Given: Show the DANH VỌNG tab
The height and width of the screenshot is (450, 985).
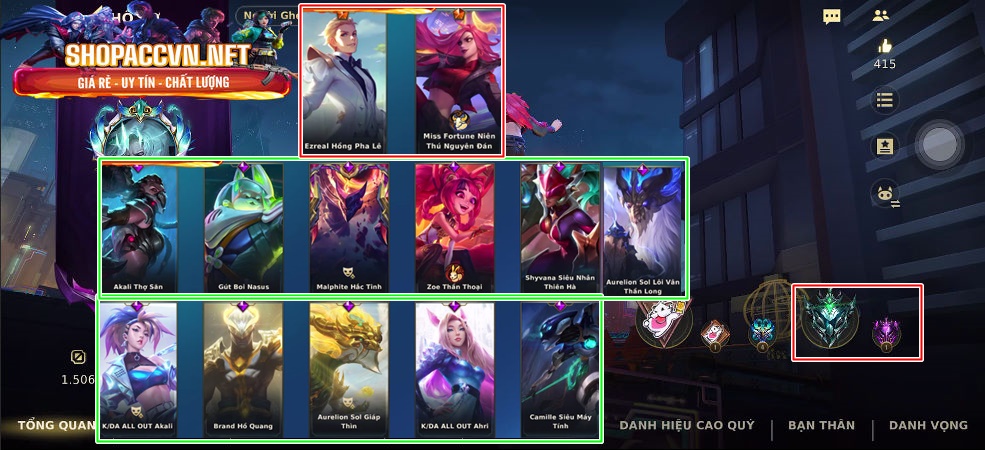Looking at the screenshot, I should 928,426.
